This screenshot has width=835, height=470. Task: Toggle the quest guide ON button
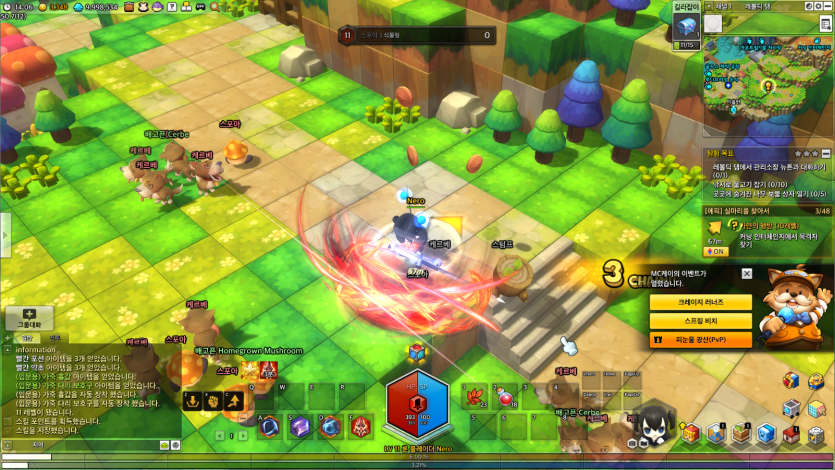[x=716, y=251]
